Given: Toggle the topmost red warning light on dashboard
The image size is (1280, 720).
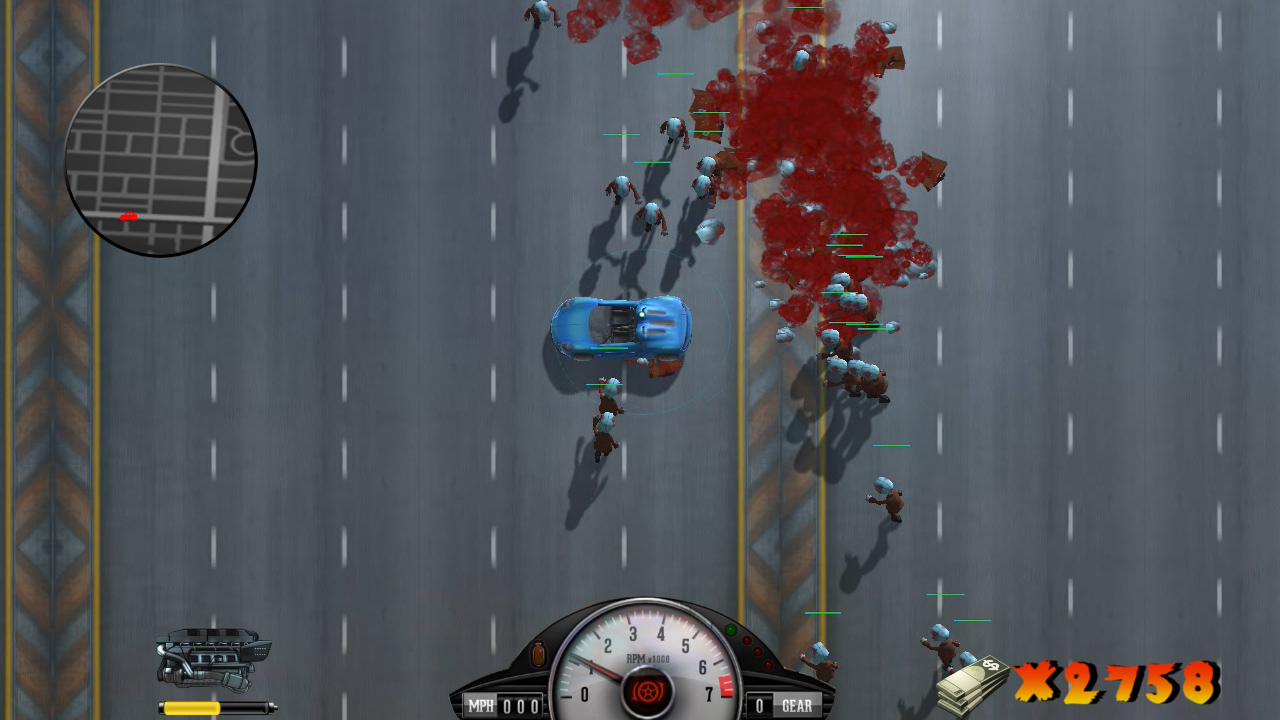Looking at the screenshot, I should pos(746,639).
